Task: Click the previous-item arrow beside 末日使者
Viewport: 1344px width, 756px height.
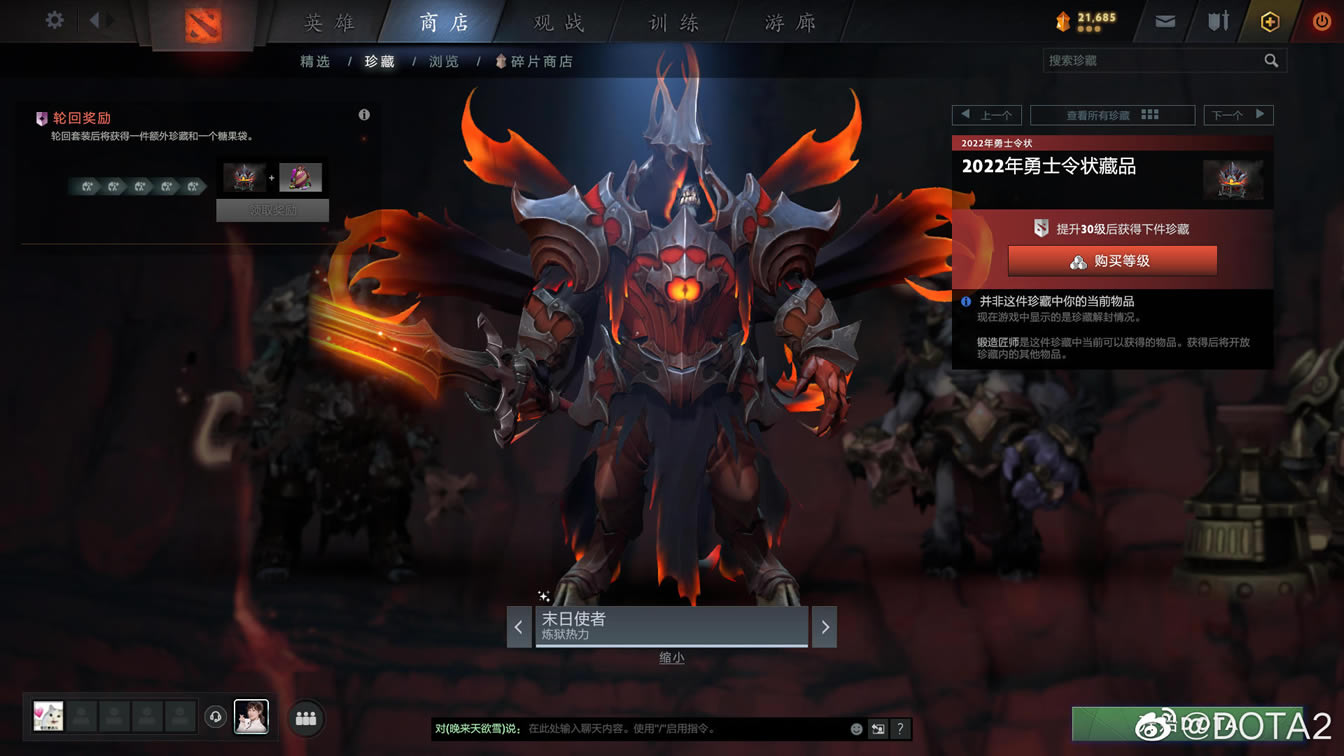Action: pos(519,627)
